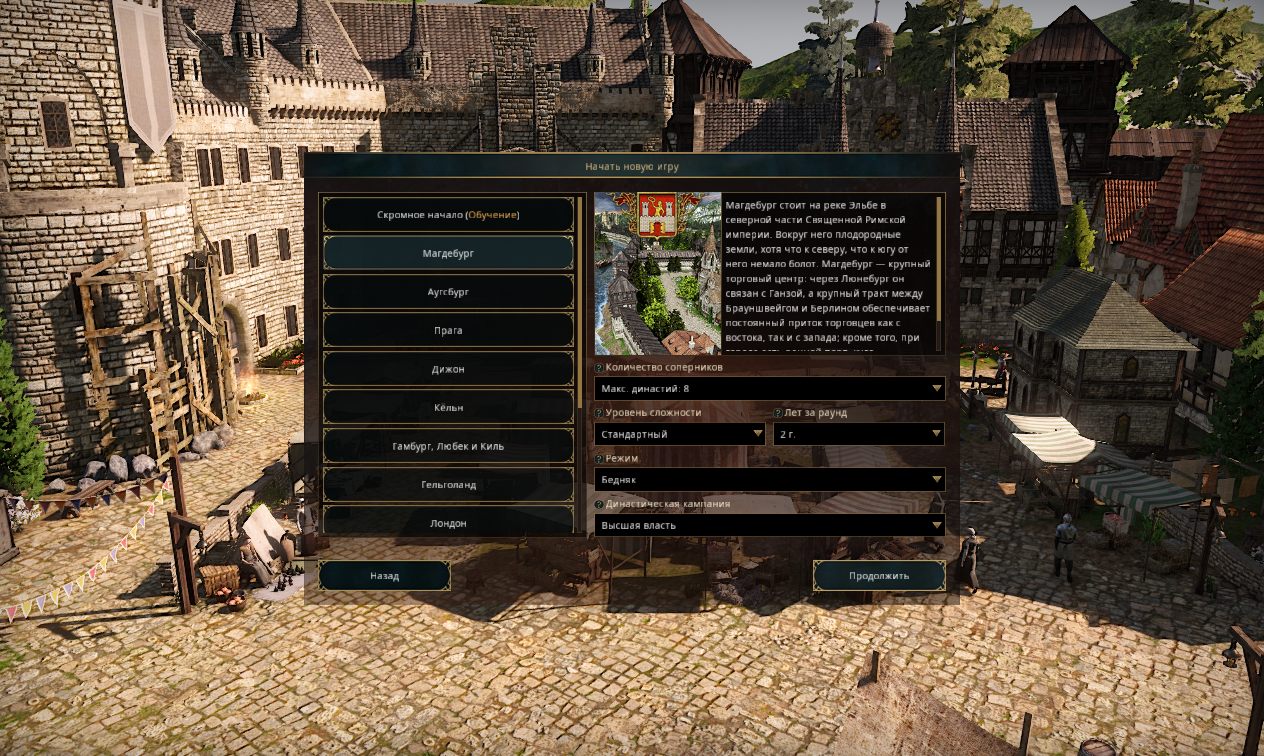Screen dimensions: 1264x756
Task: Open the Бедняк mode dropdown
Action: point(769,480)
